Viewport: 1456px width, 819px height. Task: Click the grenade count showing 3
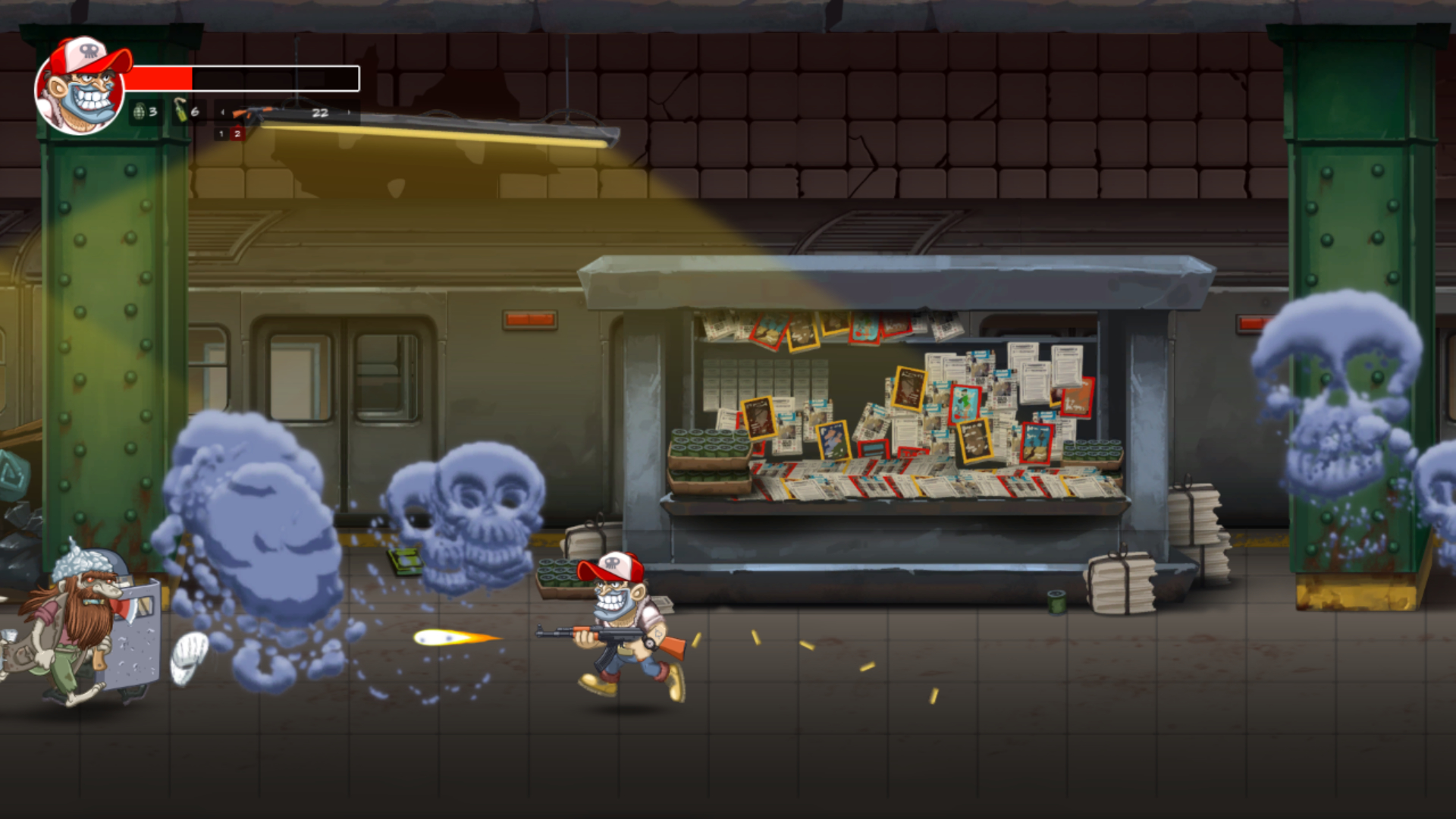click(x=152, y=113)
